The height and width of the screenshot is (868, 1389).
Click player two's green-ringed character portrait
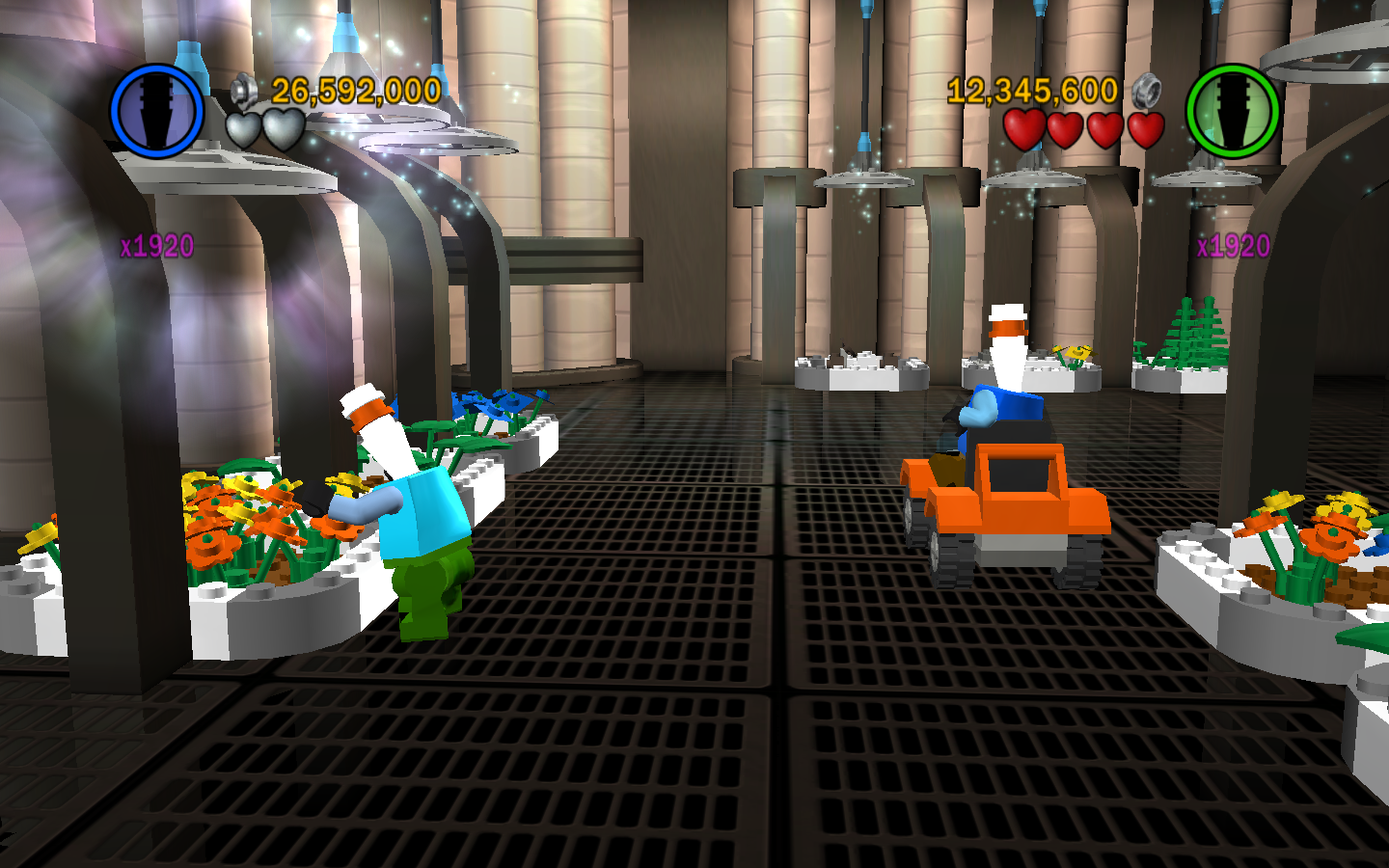[1232, 111]
